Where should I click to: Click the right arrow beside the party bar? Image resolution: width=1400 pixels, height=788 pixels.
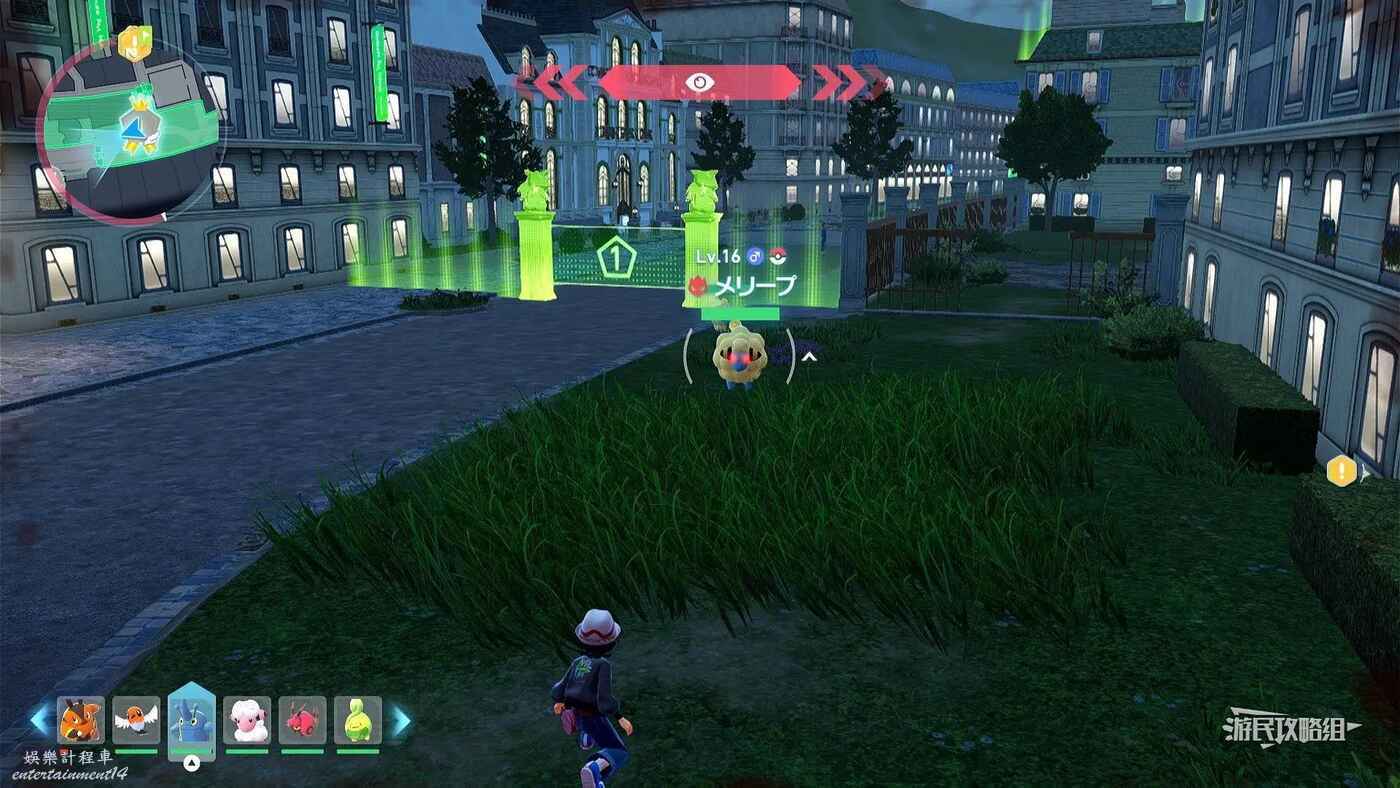400,720
